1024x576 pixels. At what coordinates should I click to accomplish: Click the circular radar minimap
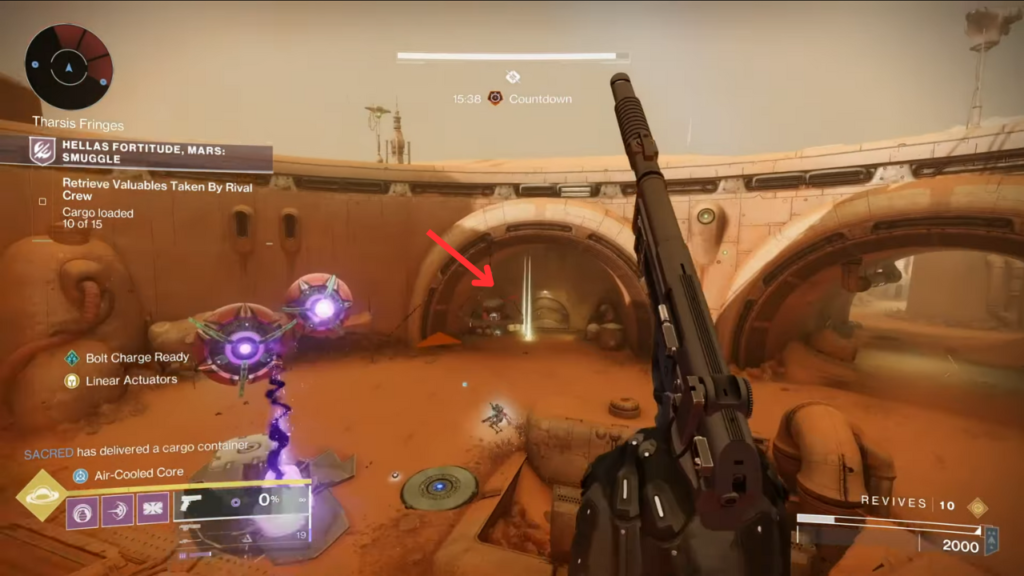(69, 67)
